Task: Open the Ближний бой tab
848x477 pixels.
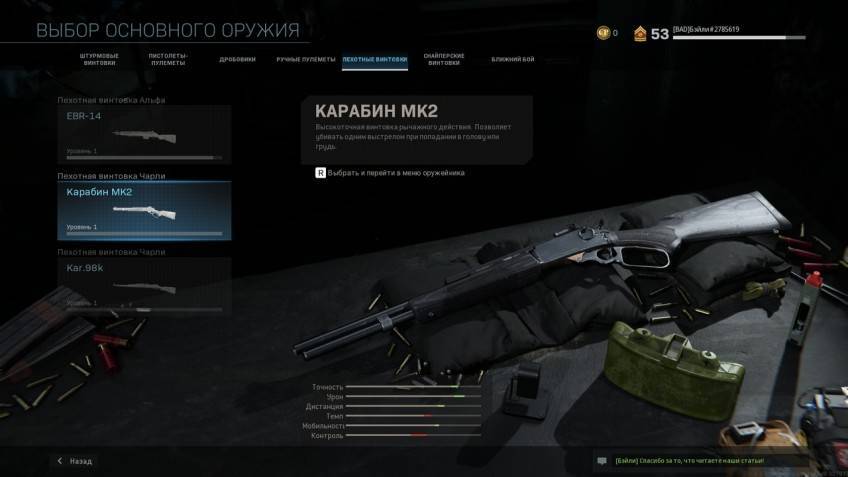Action: [x=513, y=59]
